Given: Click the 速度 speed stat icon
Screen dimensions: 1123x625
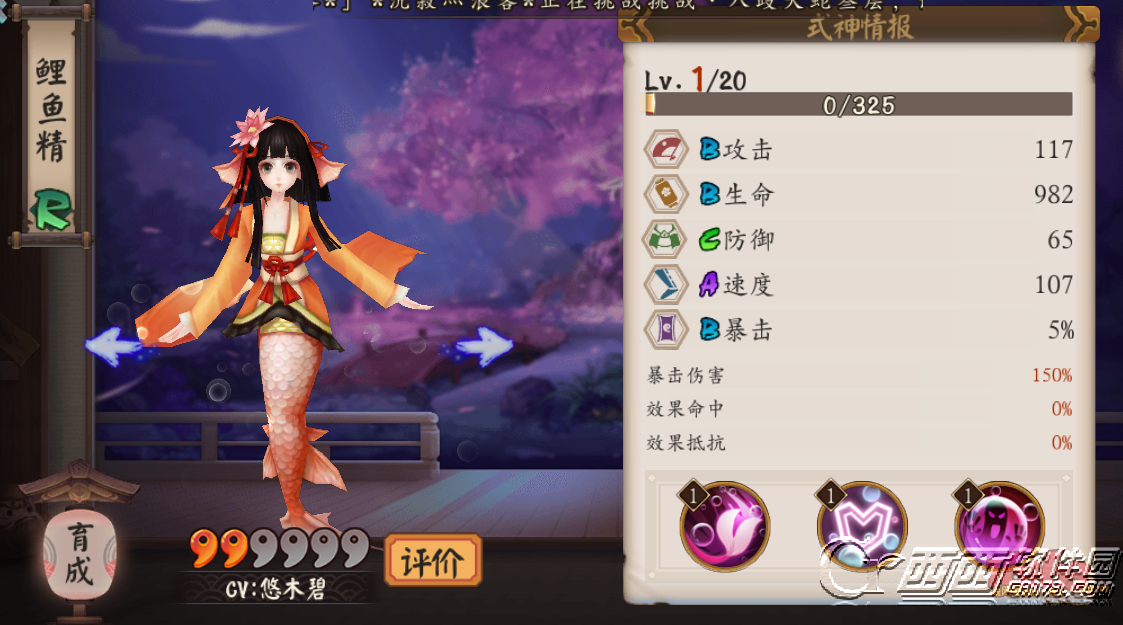Looking at the screenshot, I should [x=667, y=285].
